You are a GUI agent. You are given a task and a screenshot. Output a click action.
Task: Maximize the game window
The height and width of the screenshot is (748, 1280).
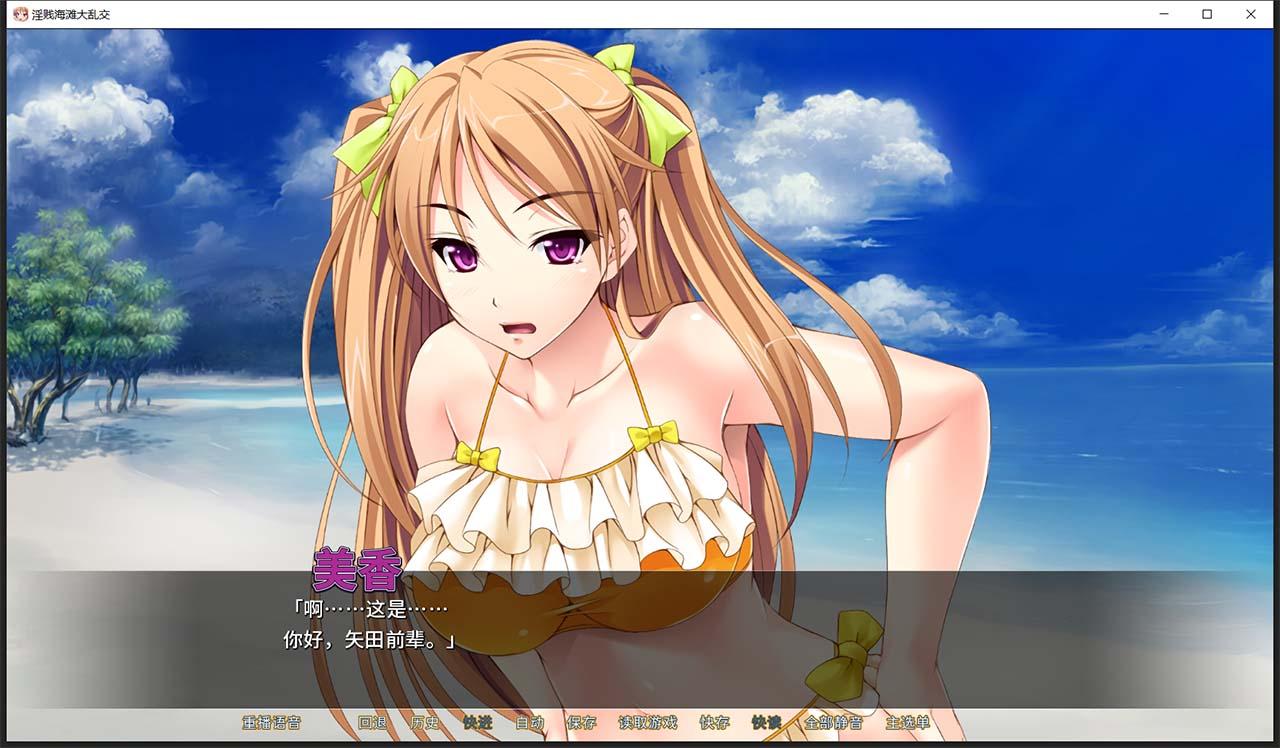click(1206, 14)
